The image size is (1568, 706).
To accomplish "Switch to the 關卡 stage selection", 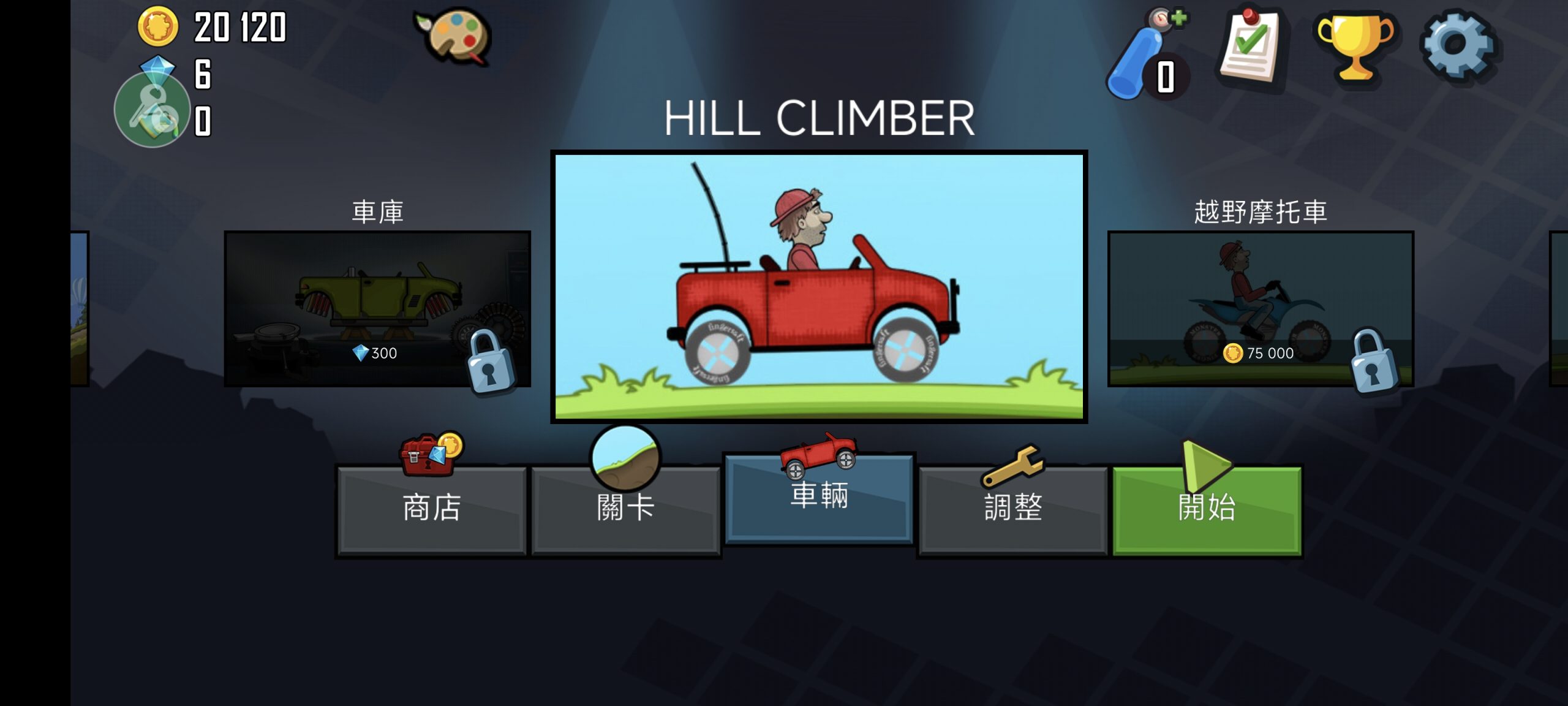I will (x=625, y=509).
